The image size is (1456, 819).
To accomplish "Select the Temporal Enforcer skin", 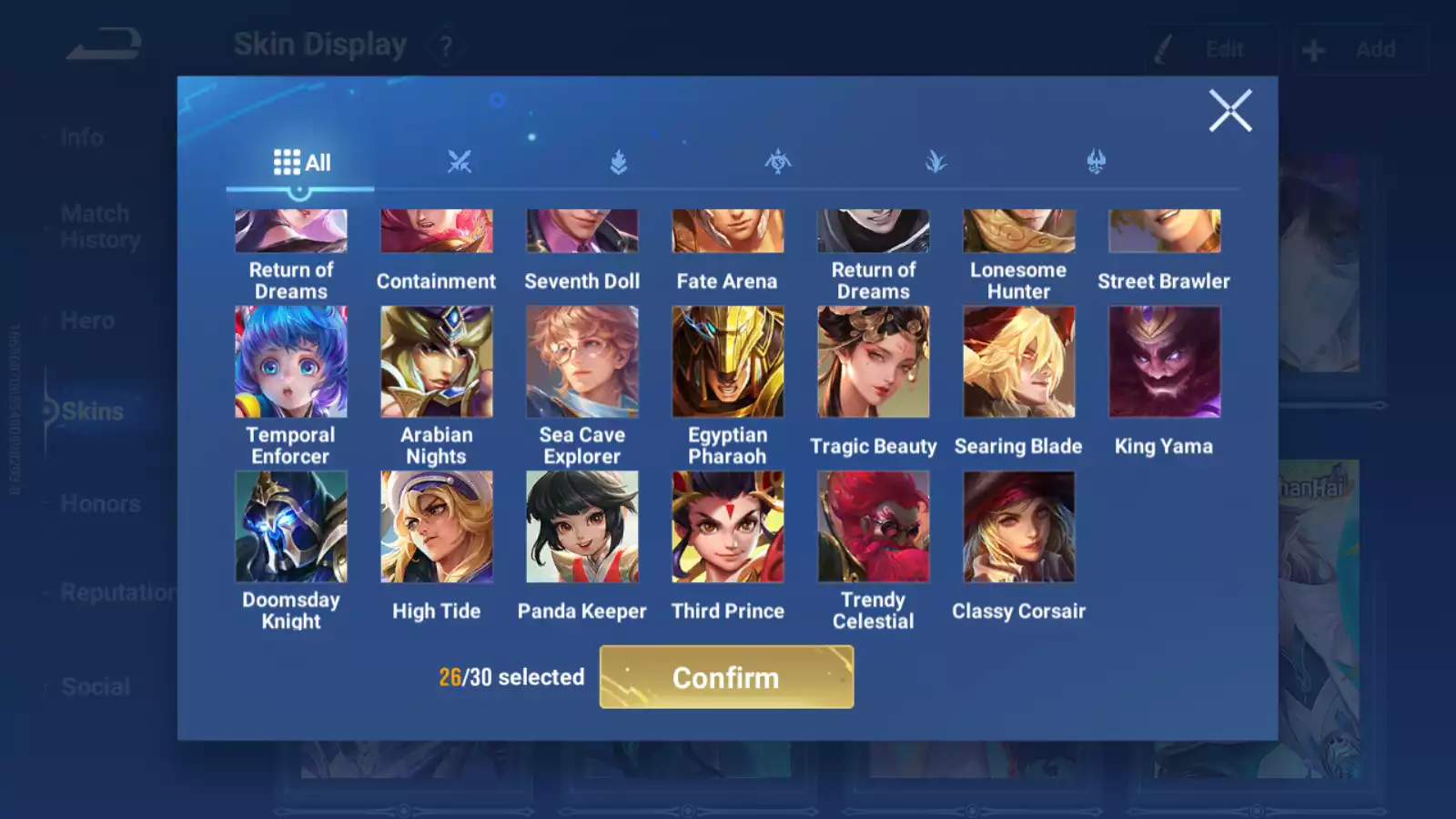I will click(291, 362).
